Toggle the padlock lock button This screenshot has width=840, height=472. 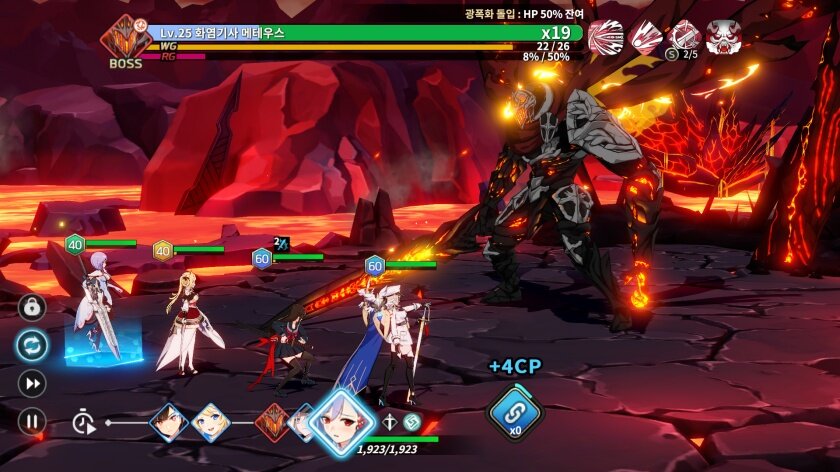tap(31, 307)
